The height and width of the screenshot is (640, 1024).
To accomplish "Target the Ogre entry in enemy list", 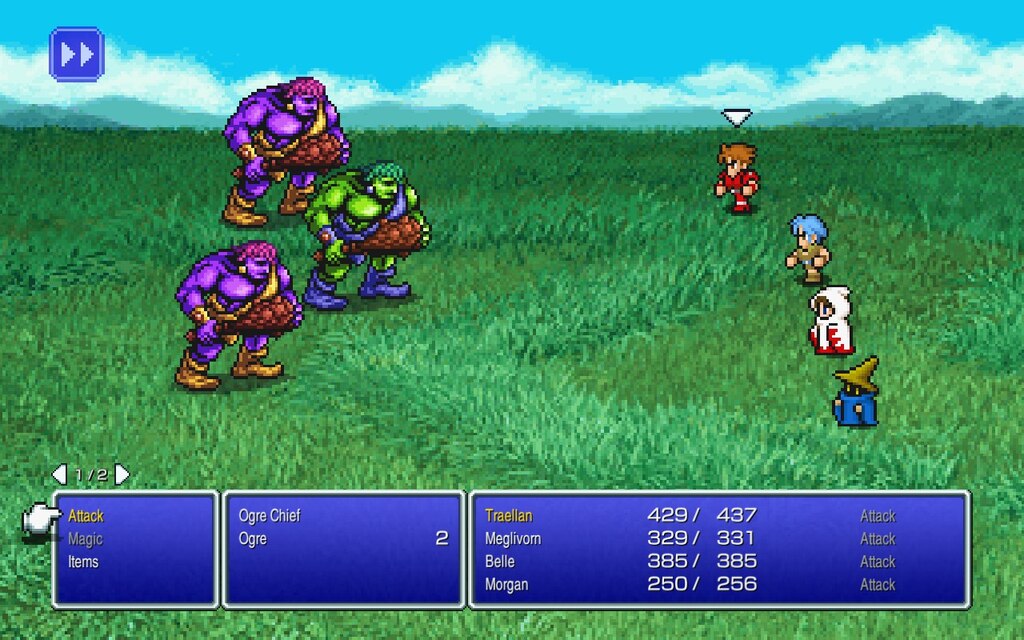I will tap(253, 539).
